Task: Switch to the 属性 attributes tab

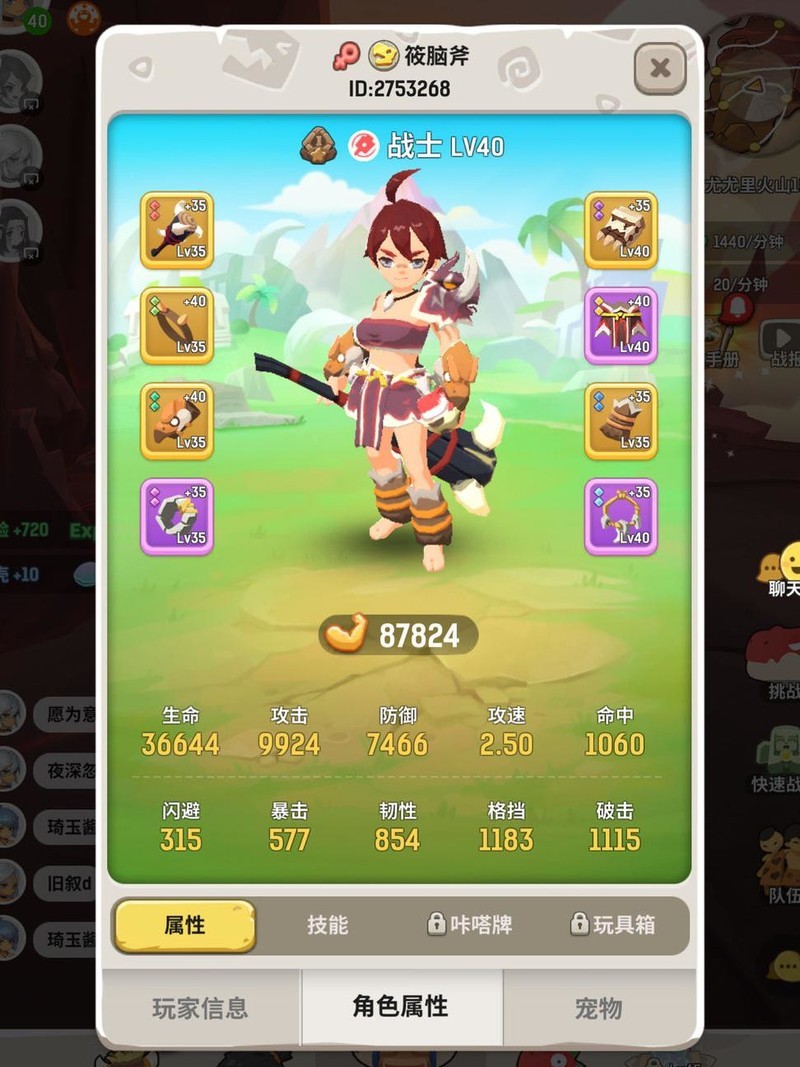Action: click(185, 925)
